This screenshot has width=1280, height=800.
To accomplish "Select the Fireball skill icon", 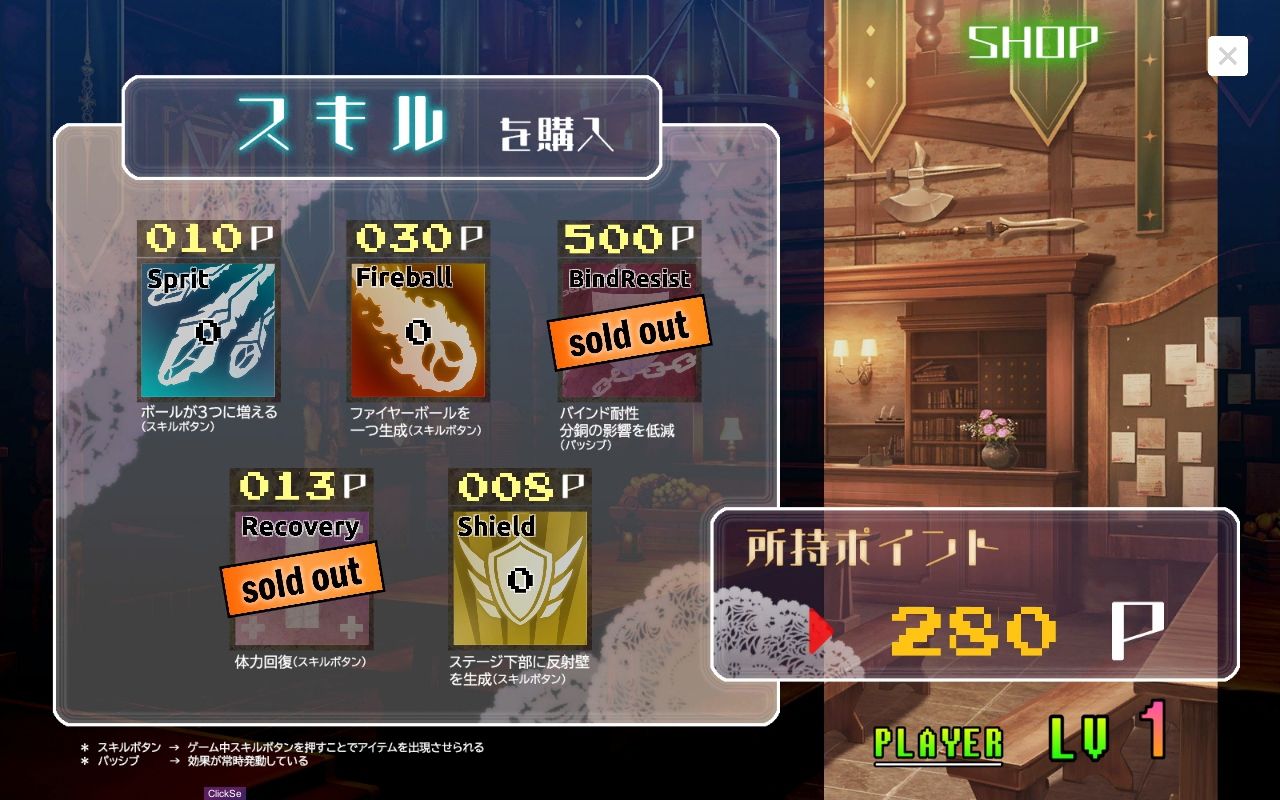I will click(420, 330).
